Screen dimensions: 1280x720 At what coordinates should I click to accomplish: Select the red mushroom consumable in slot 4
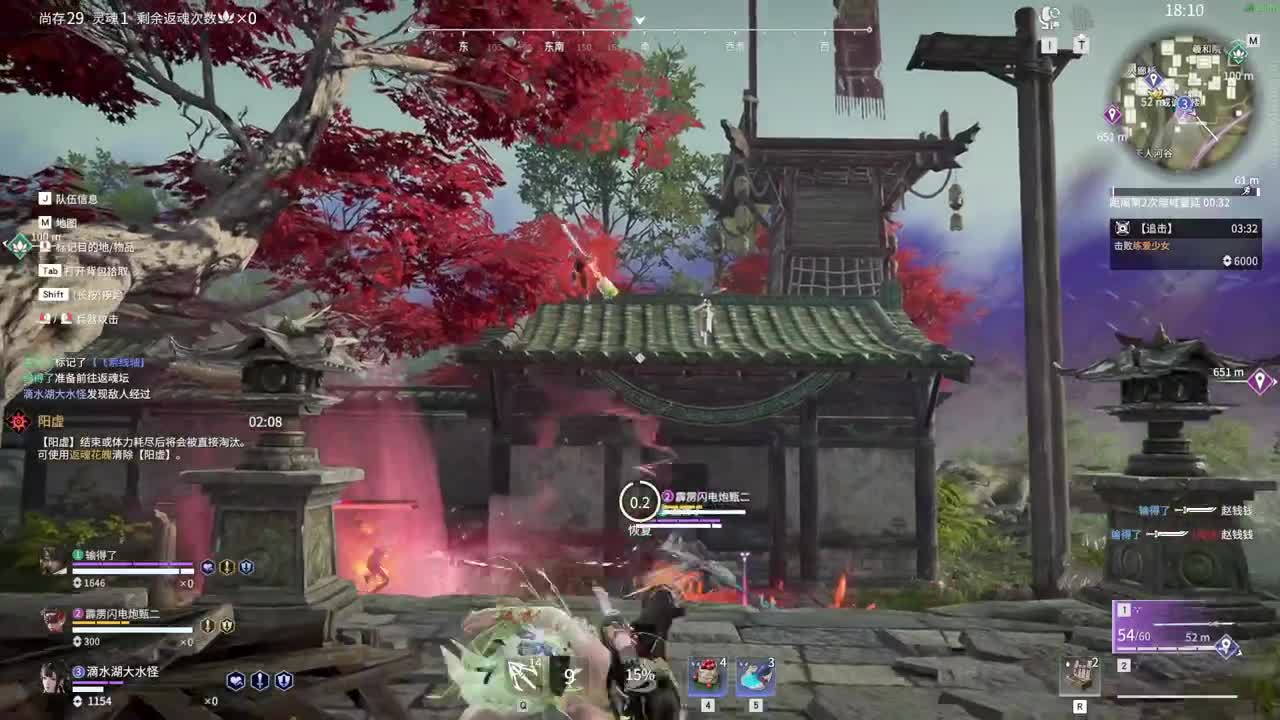tap(705, 677)
